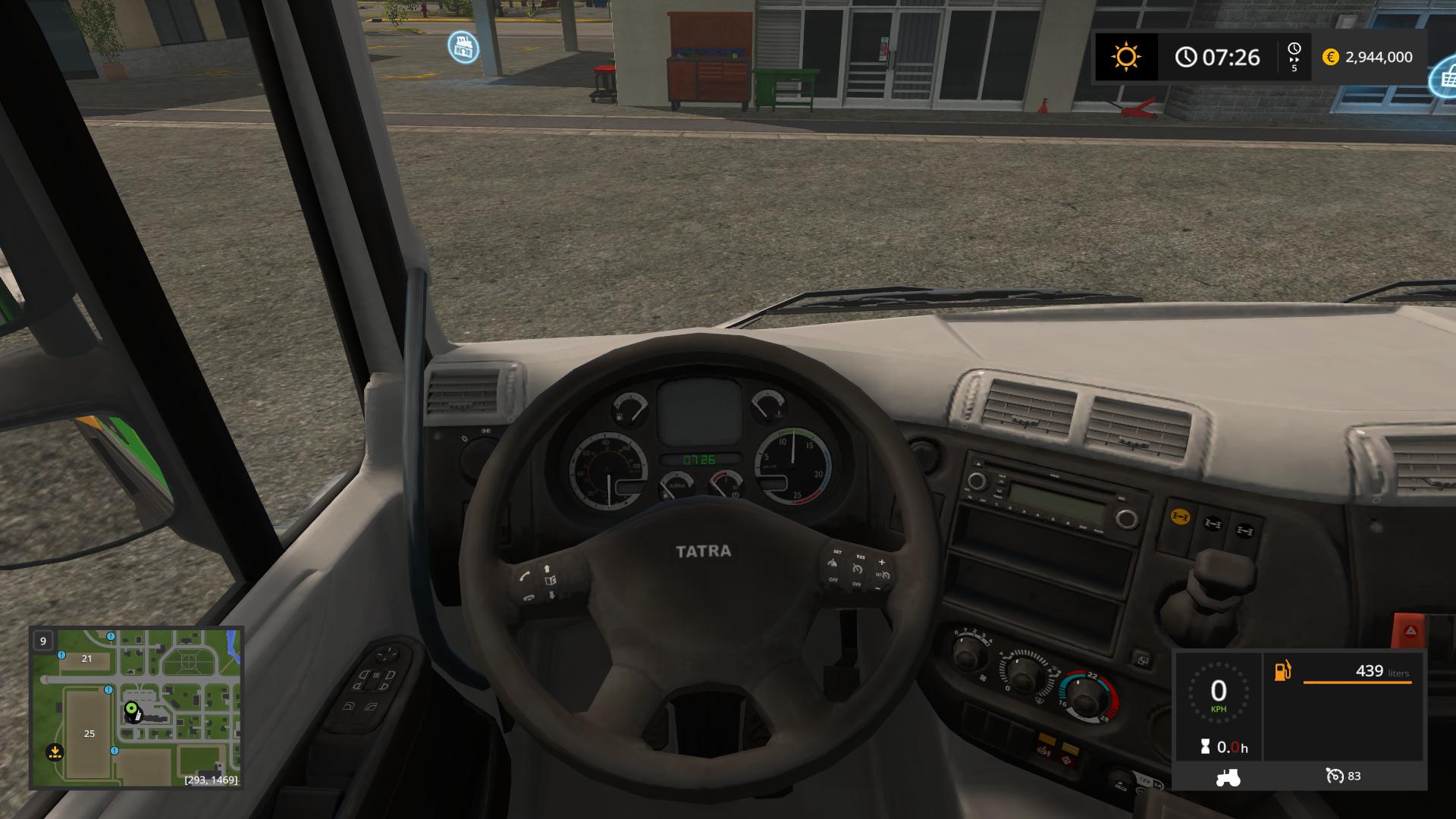Select the tractor icon in vehicle panel
The height and width of the screenshot is (819, 1456).
click(x=1227, y=777)
